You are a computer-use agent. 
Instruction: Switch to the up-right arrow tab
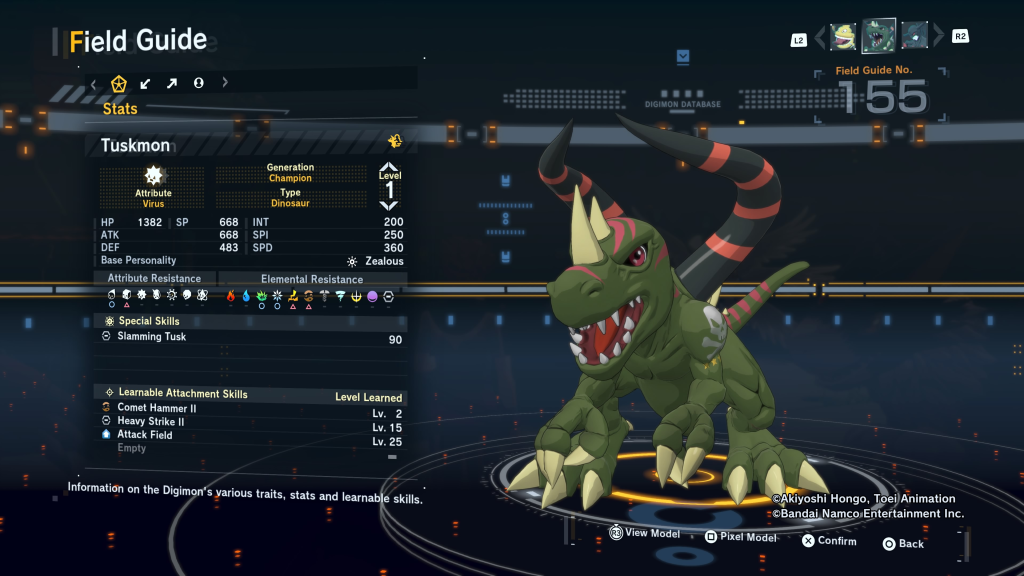tap(172, 83)
